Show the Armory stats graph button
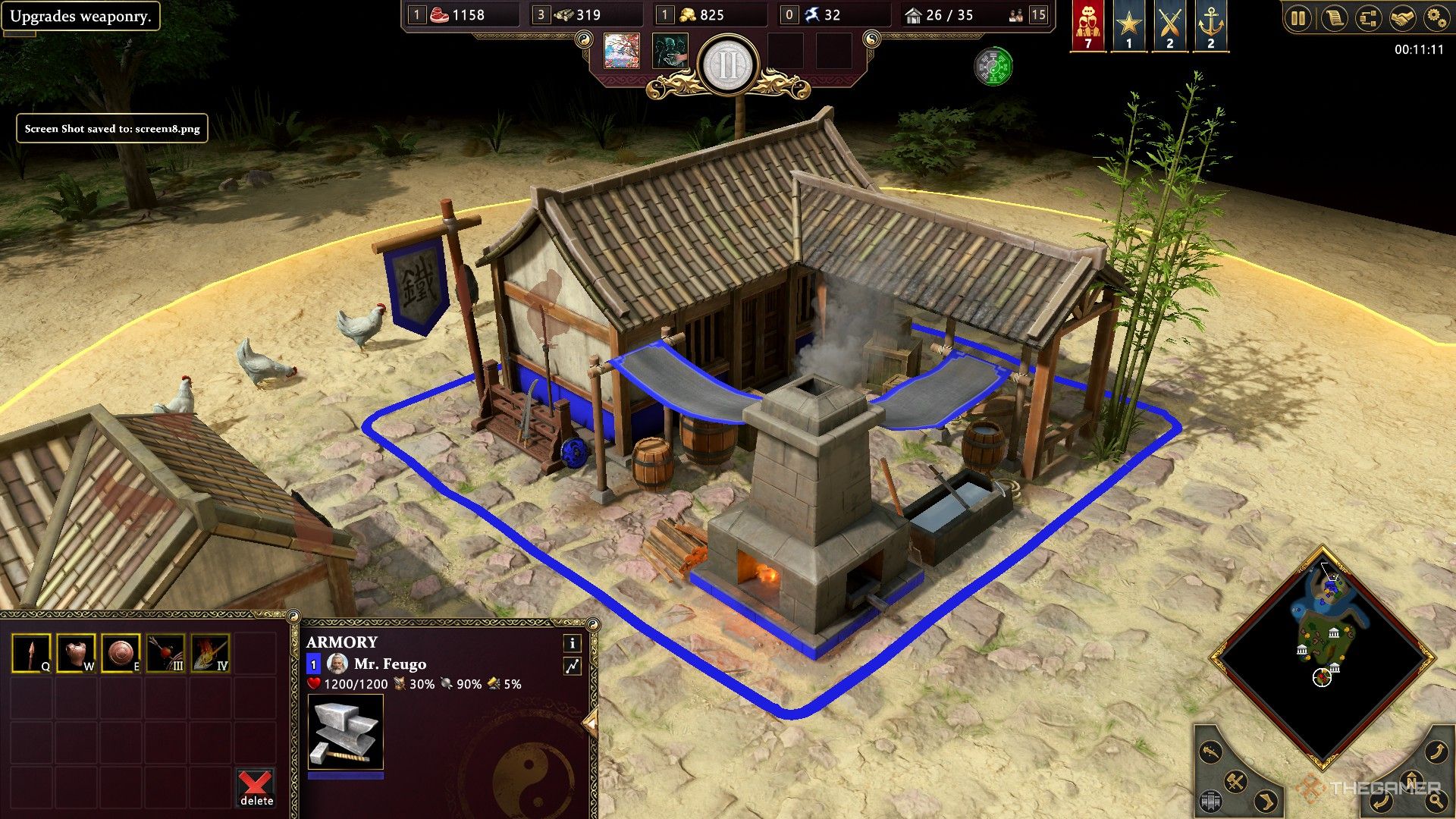 tap(572, 666)
